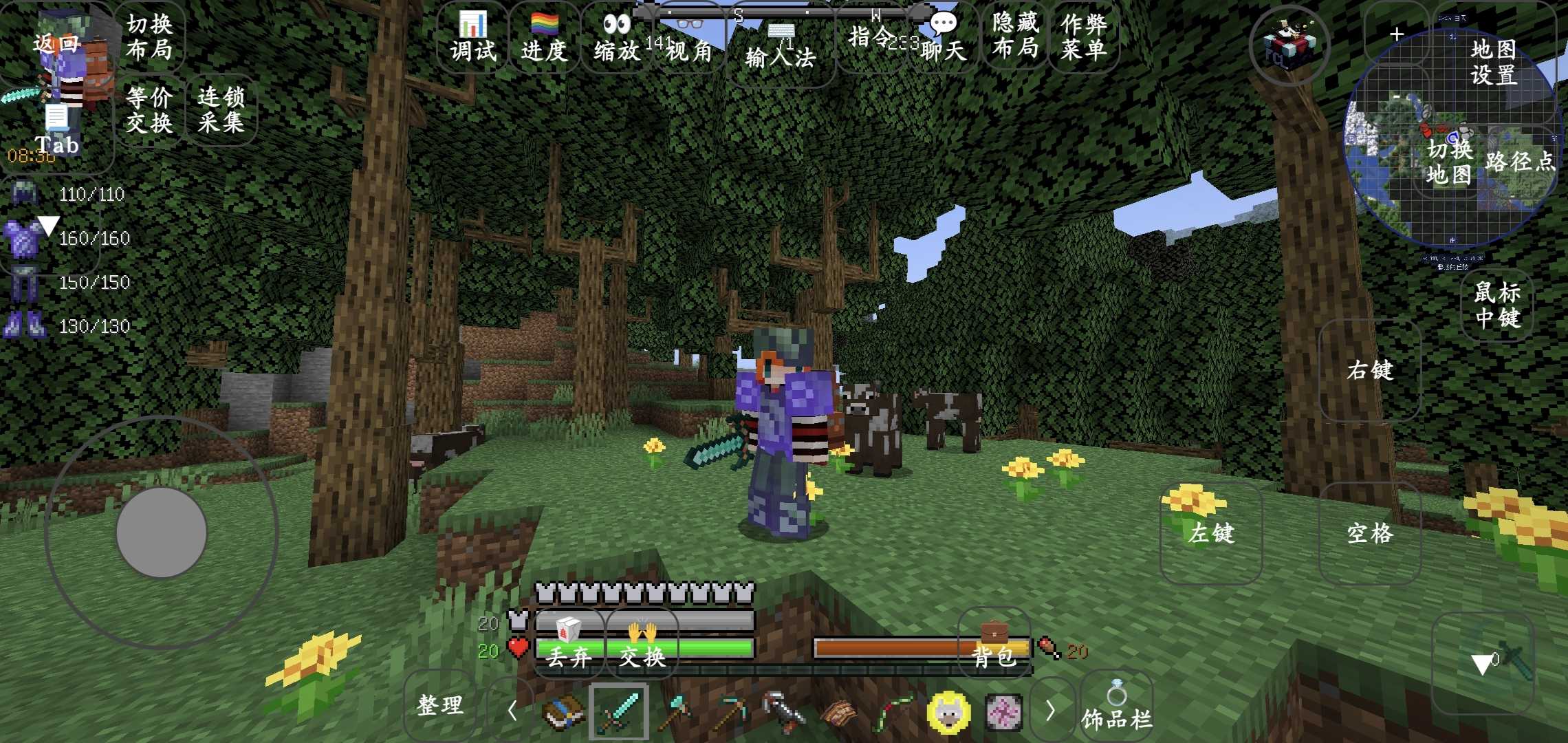Tap the 整理 sort button
This screenshot has height=743, width=1568.
440,706
